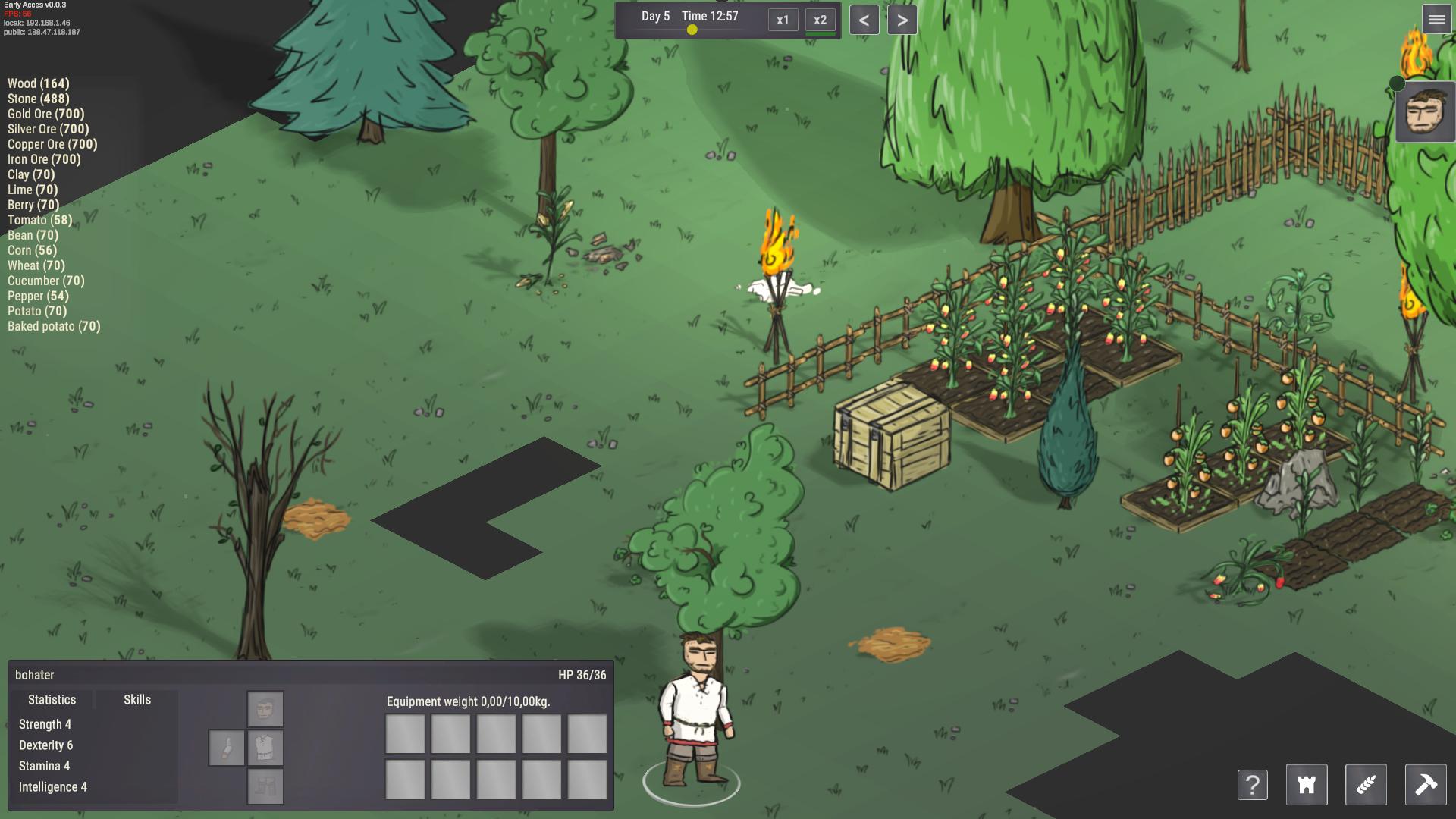Select the trousers equipment slot
Viewport: 1456px width, 819px height.
click(265, 786)
